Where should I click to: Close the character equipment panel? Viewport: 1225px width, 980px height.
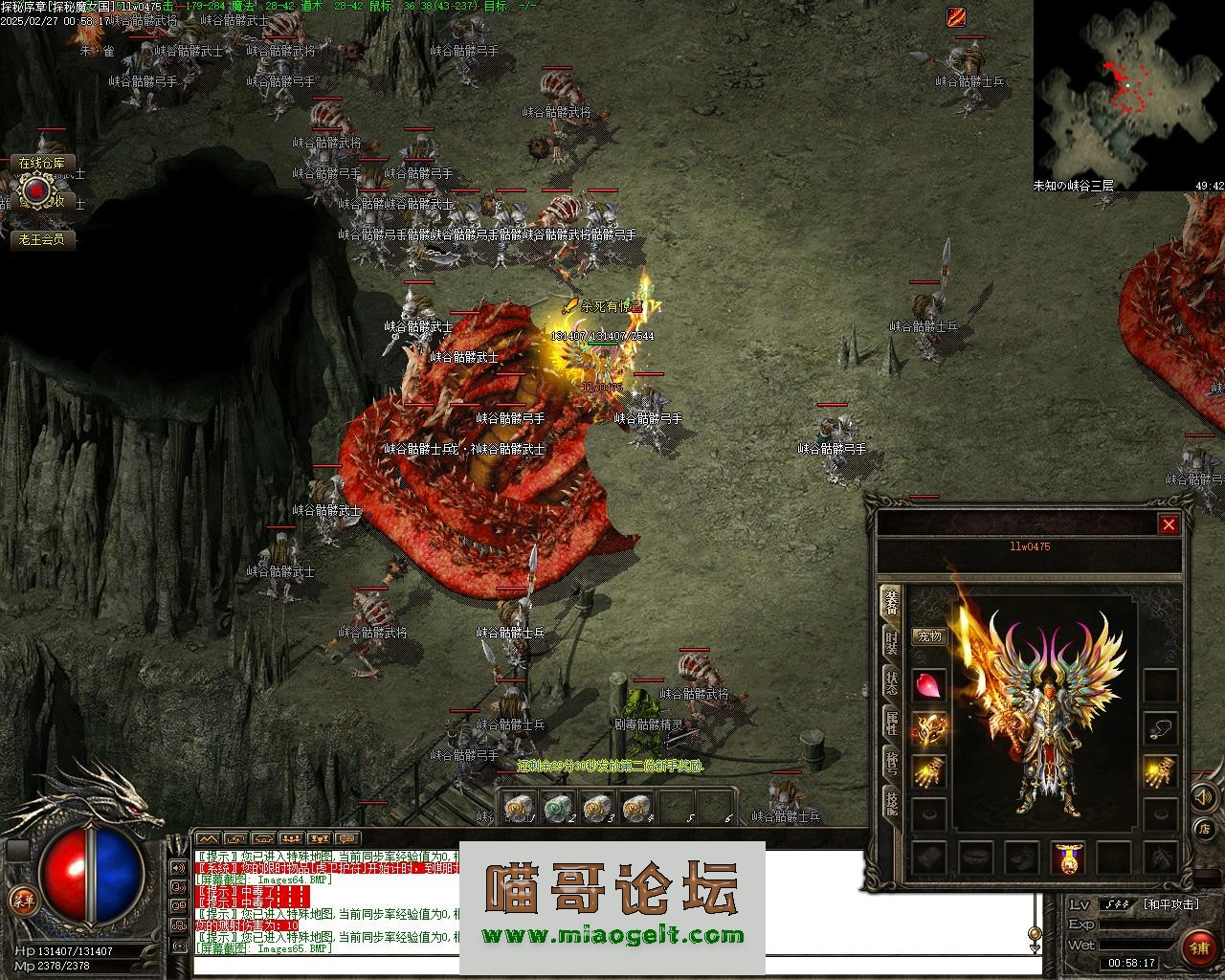(x=1169, y=524)
